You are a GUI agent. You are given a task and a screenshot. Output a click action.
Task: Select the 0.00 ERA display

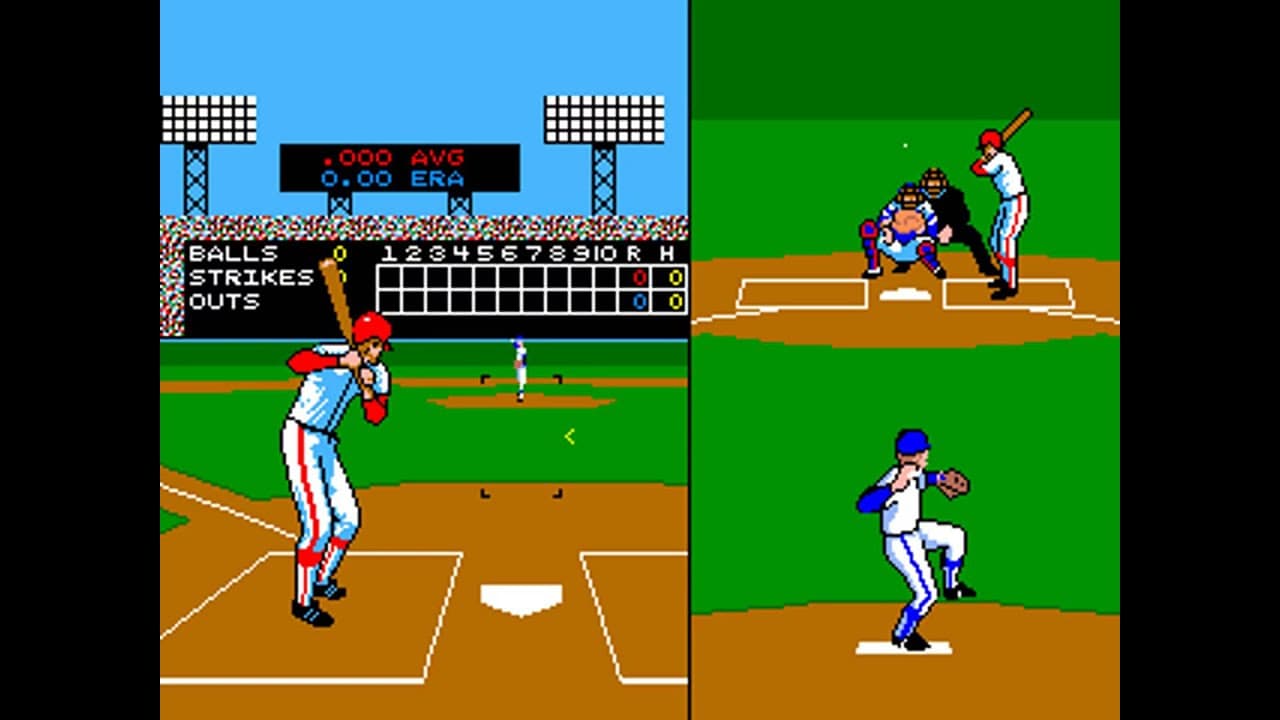pos(388,179)
